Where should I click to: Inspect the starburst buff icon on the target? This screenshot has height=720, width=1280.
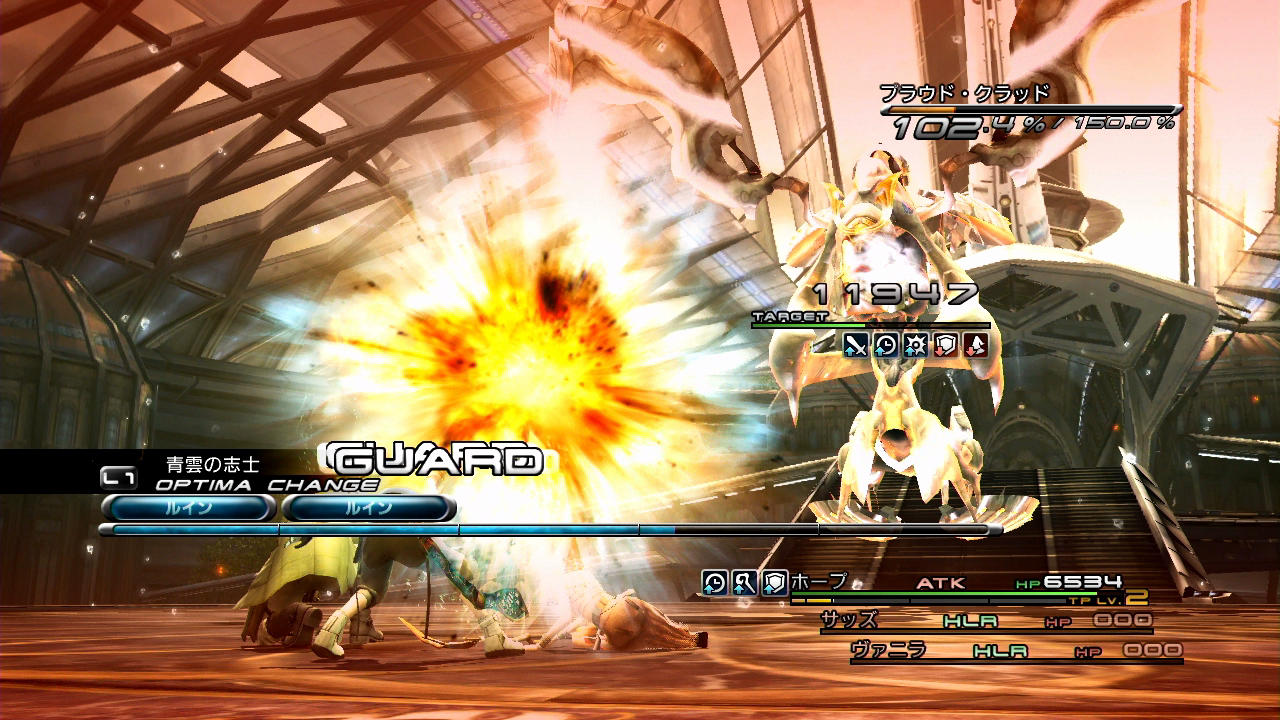coord(916,345)
